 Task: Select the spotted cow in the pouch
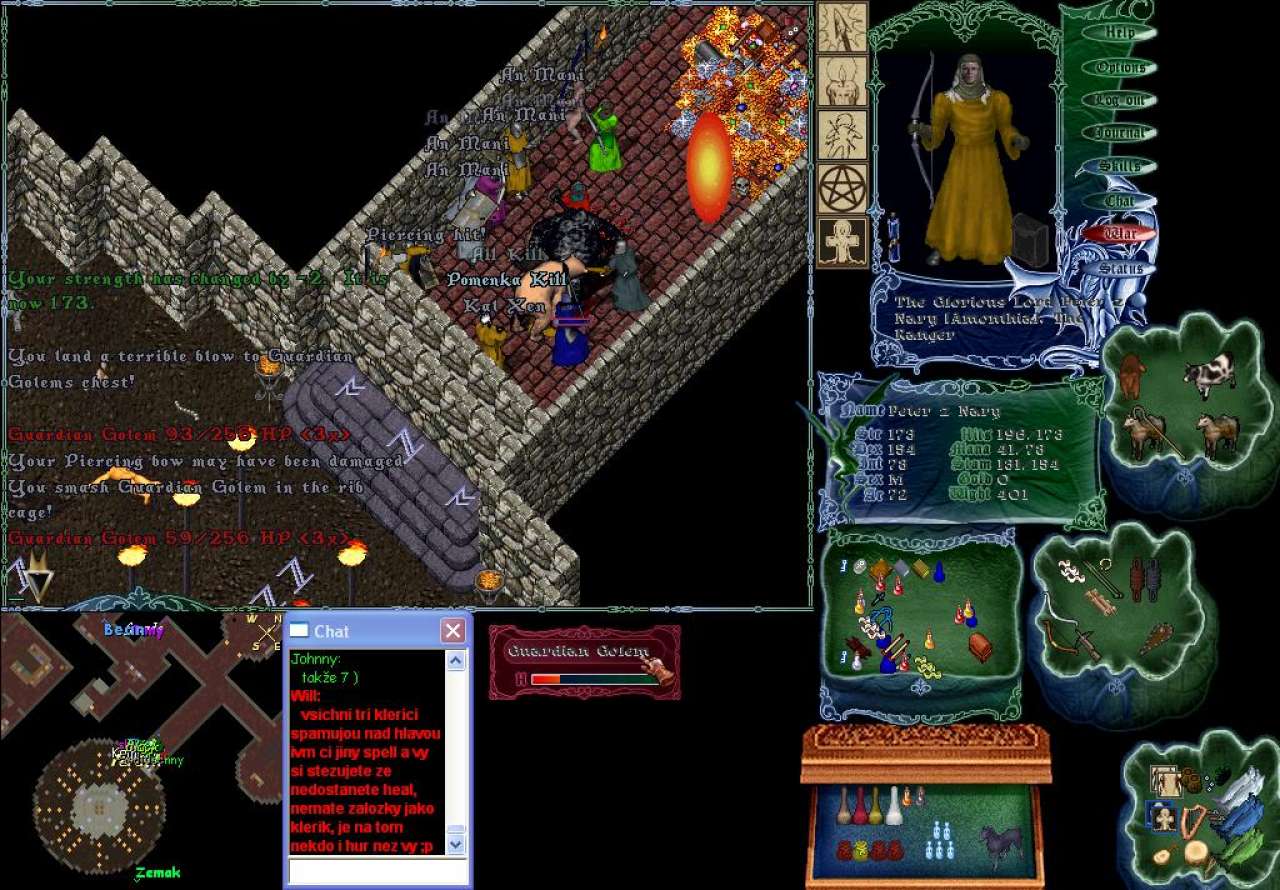click(x=1209, y=375)
